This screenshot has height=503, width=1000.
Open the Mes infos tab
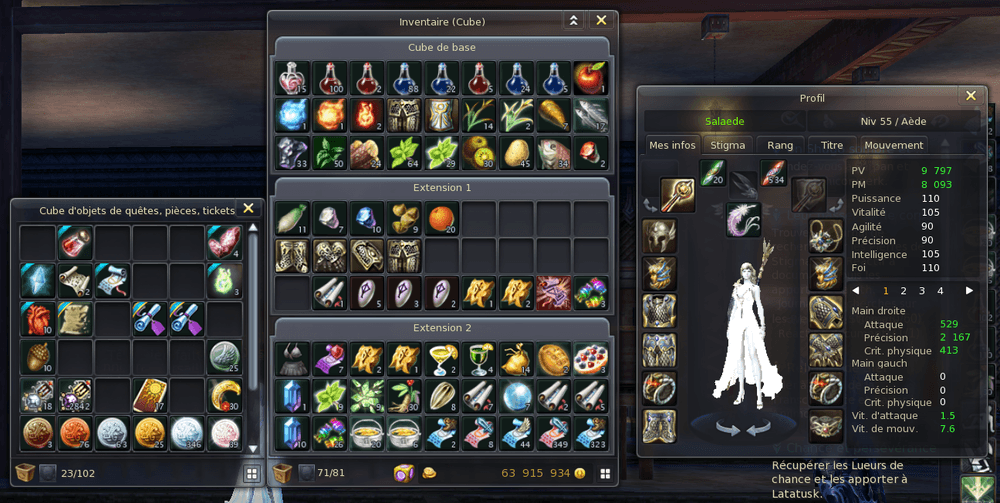coord(672,145)
